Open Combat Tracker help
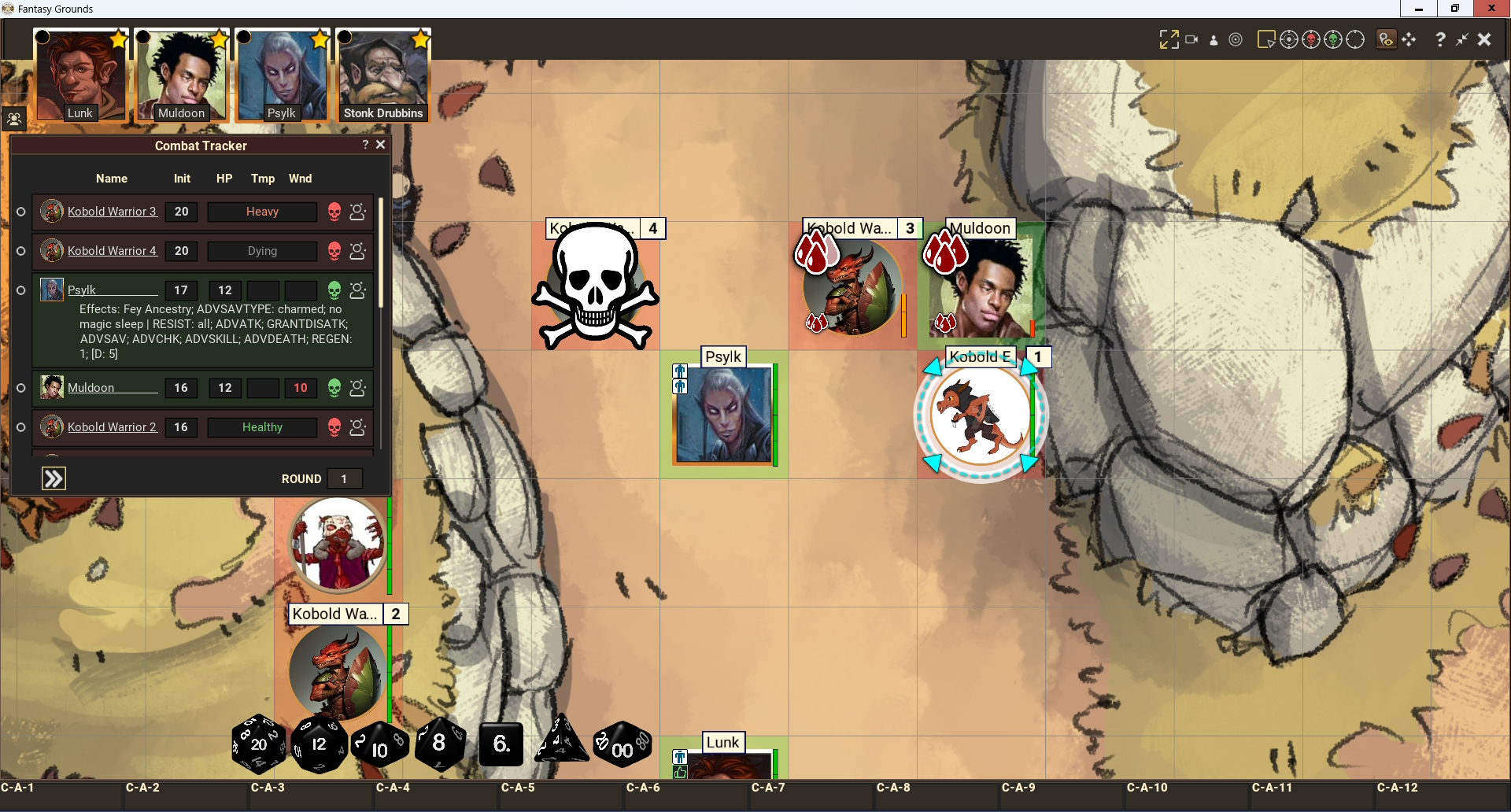1511x812 pixels. pos(365,145)
